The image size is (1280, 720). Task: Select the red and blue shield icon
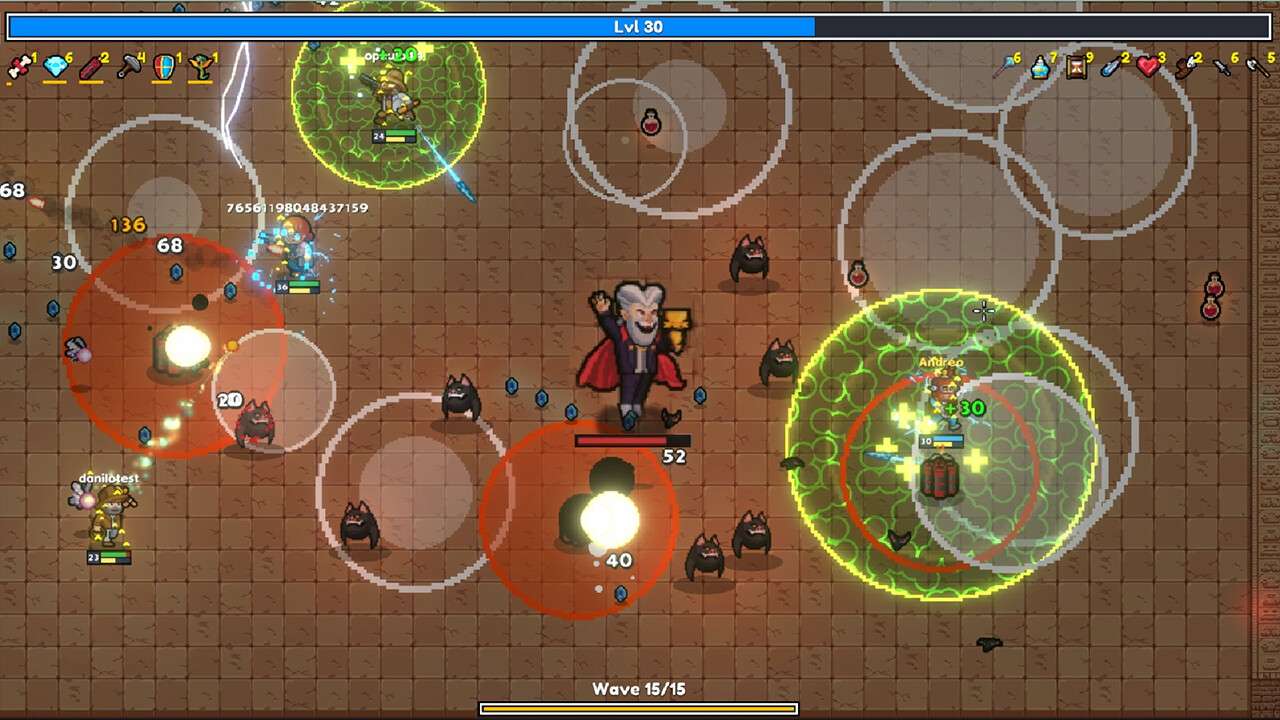click(164, 67)
